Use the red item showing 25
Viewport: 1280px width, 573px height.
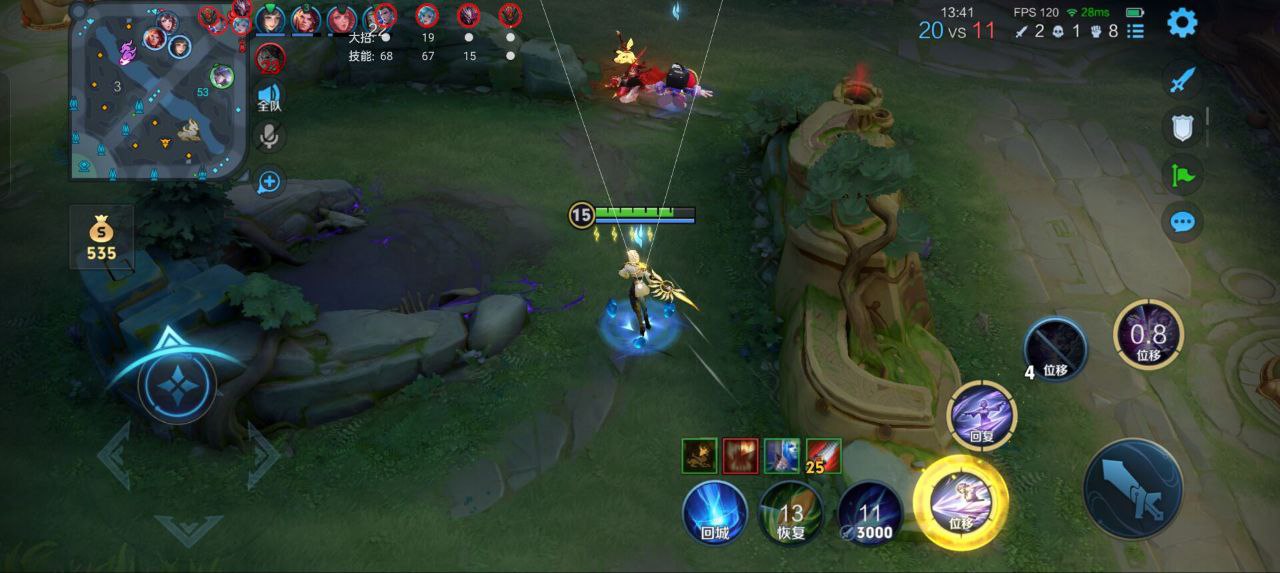824,456
